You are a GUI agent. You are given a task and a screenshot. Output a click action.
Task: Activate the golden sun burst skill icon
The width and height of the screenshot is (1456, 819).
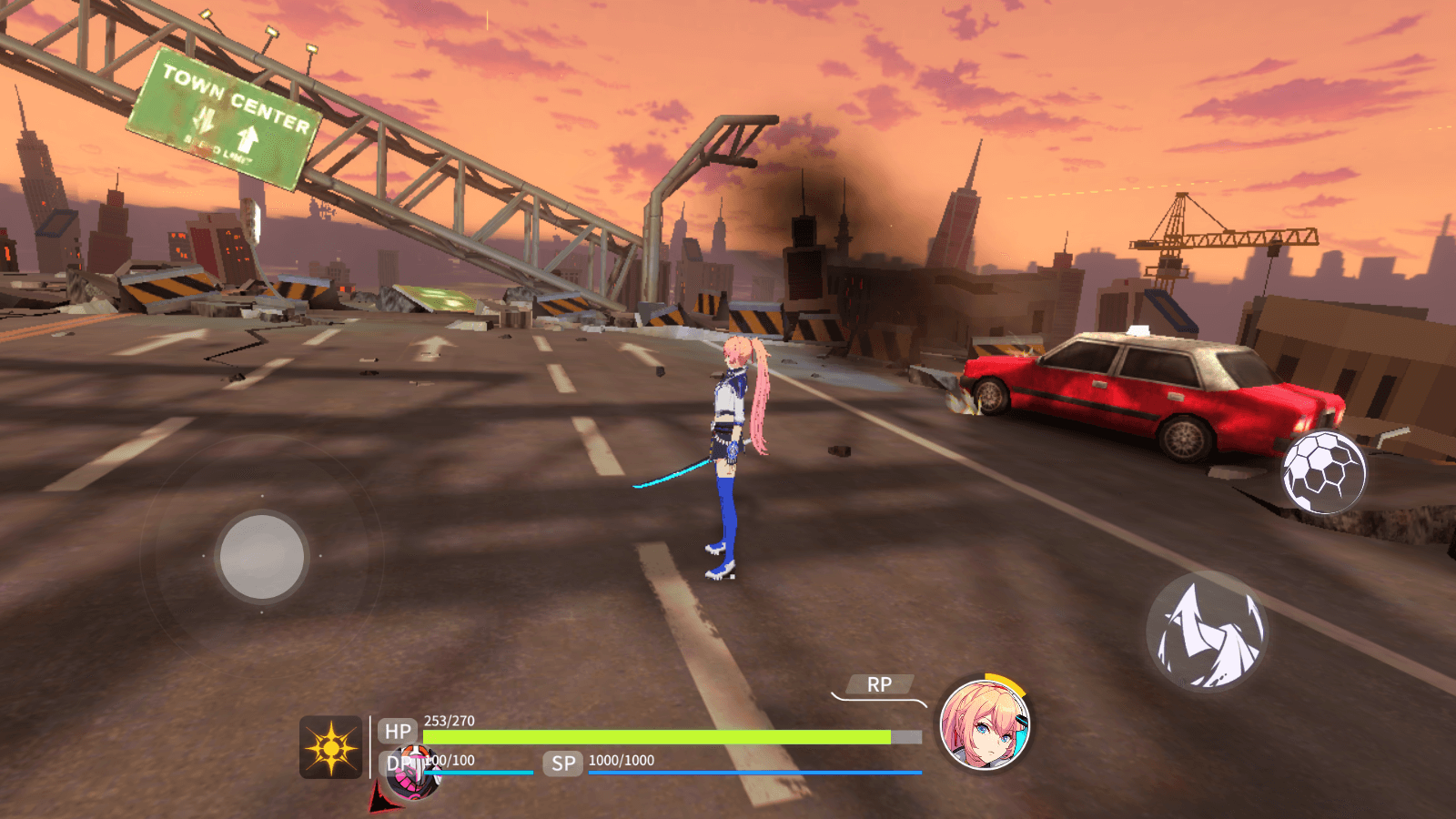click(331, 747)
